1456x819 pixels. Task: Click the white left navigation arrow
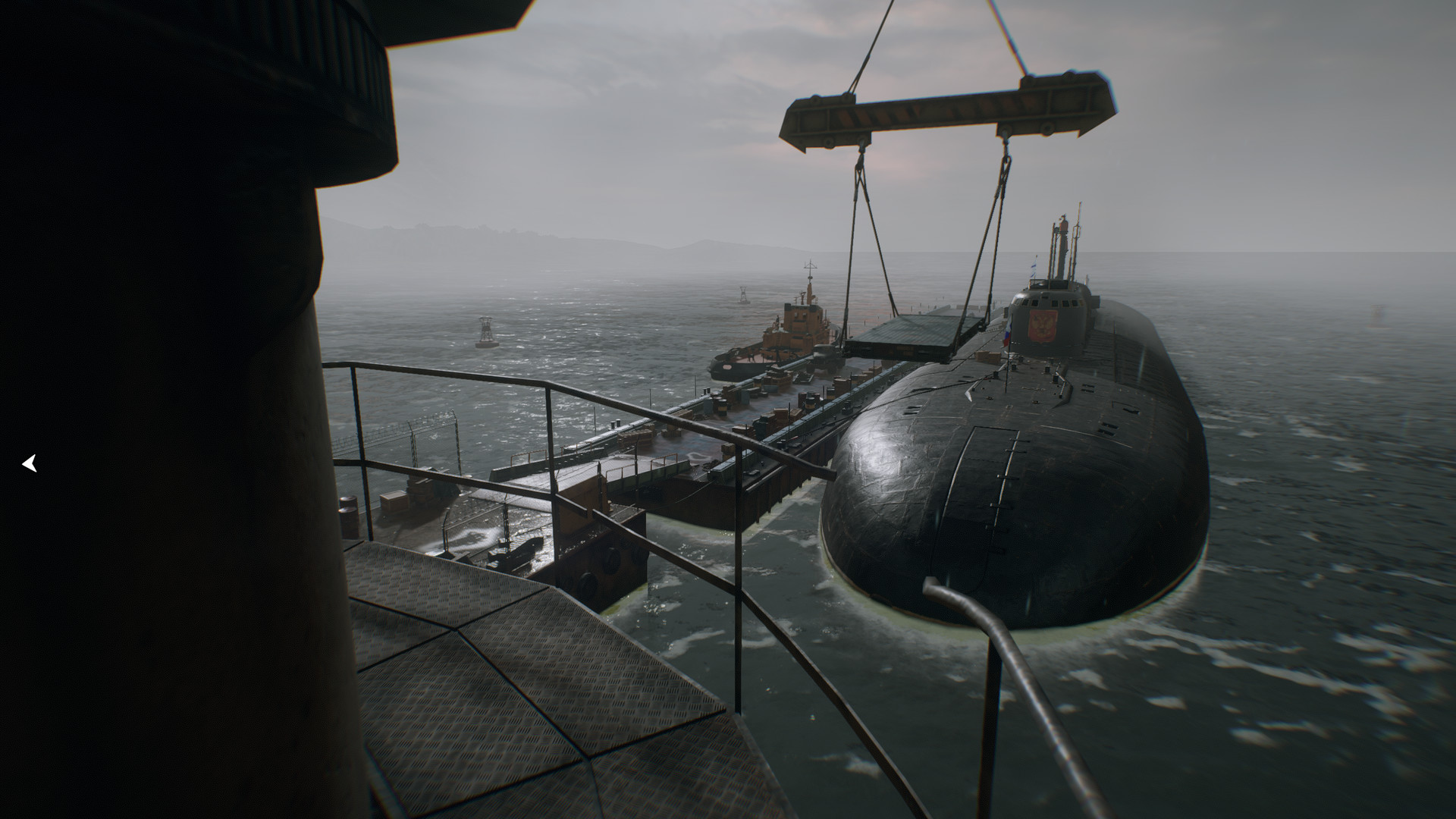click(30, 463)
